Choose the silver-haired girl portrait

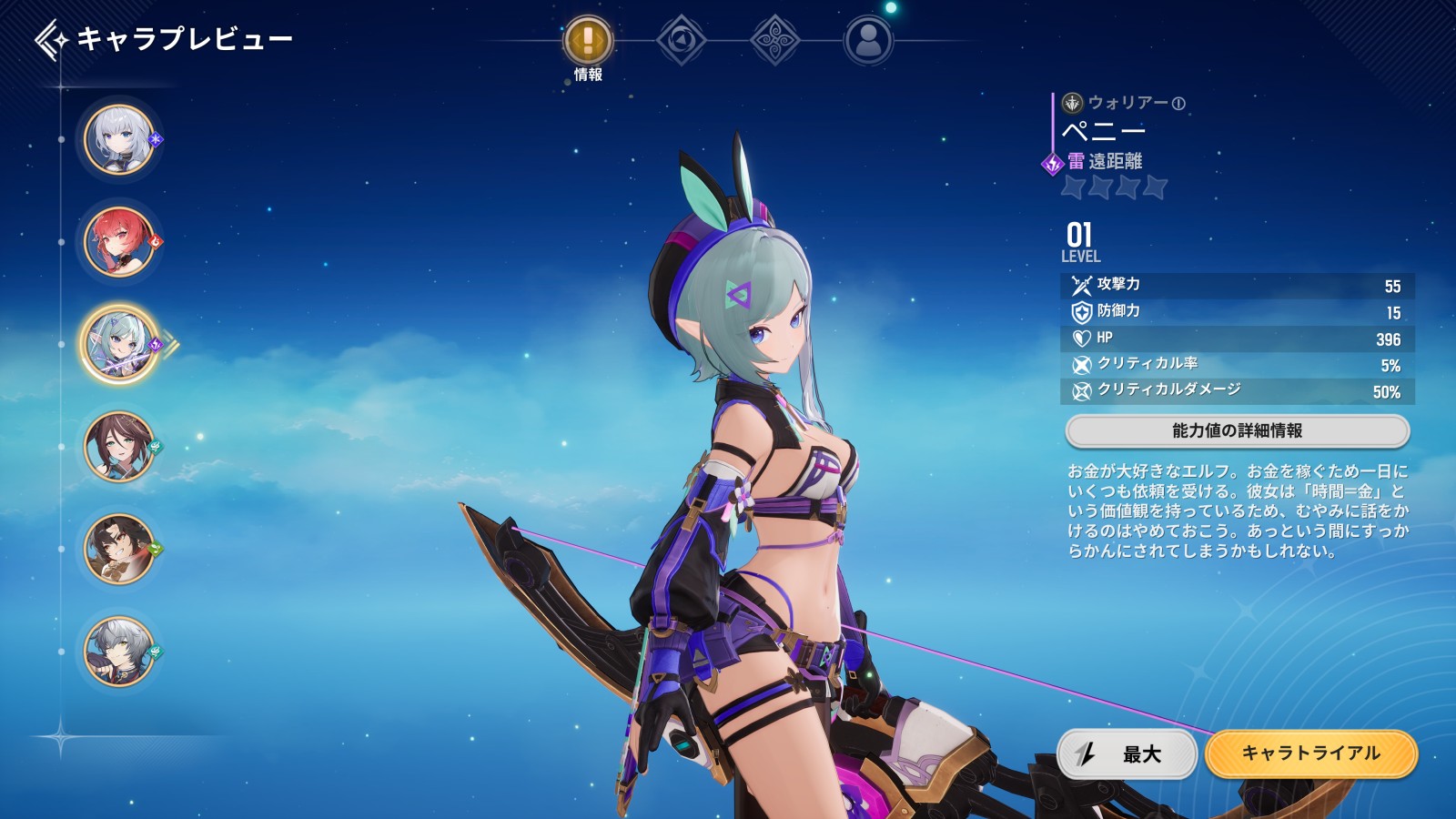pos(119,140)
